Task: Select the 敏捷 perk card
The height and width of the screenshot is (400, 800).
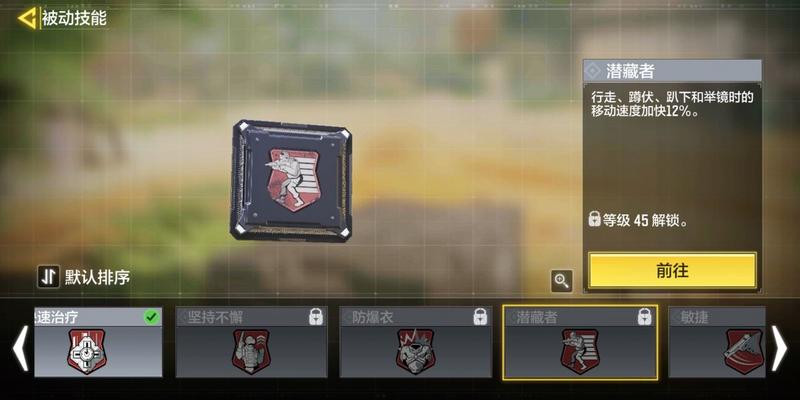Action: click(x=716, y=342)
